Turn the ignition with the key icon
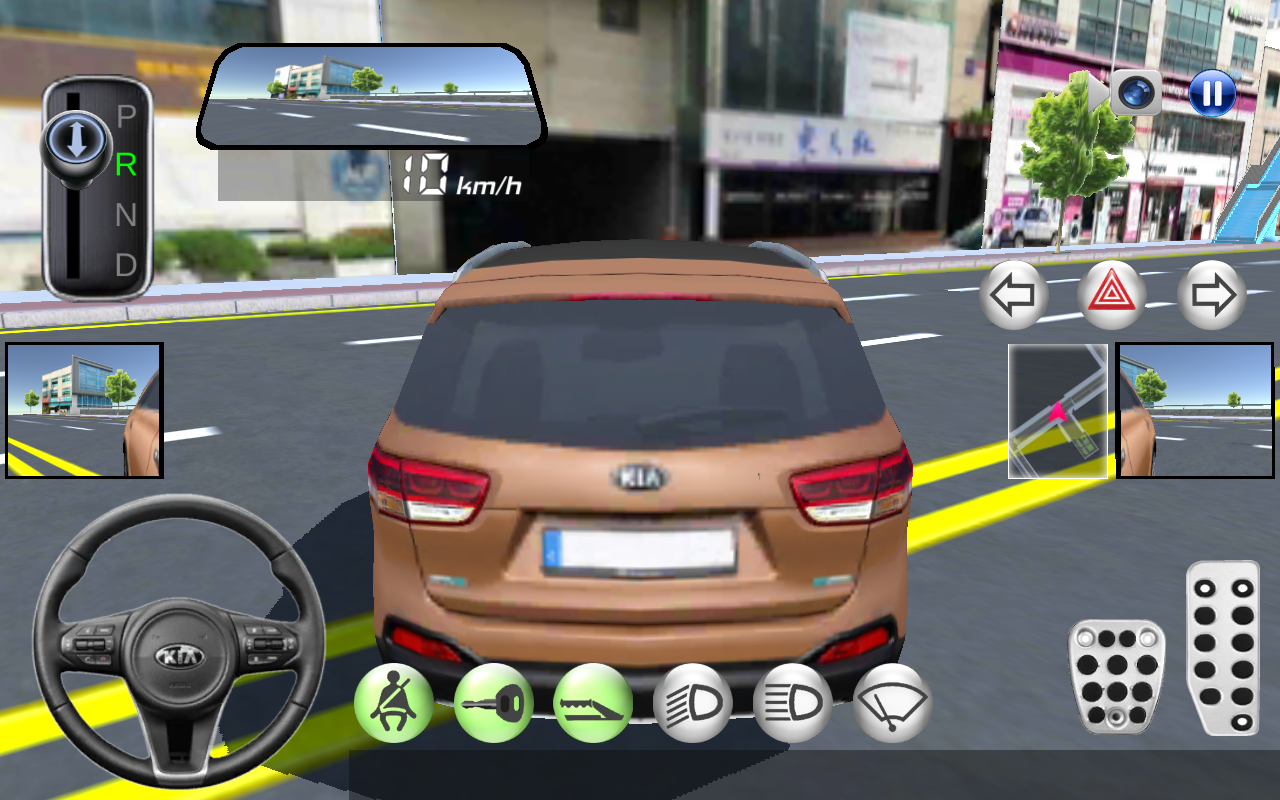Screen dimensions: 1280x800 [x=493, y=703]
